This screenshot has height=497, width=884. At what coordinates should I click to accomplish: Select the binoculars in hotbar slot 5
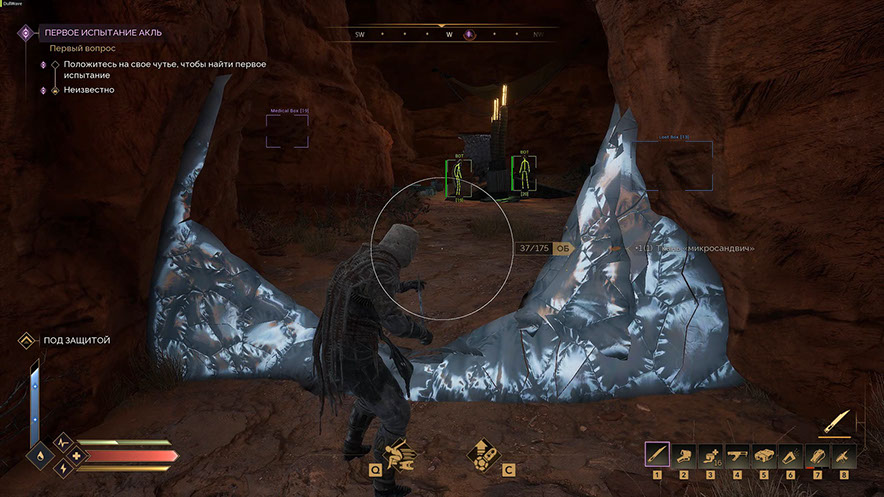pos(764,455)
